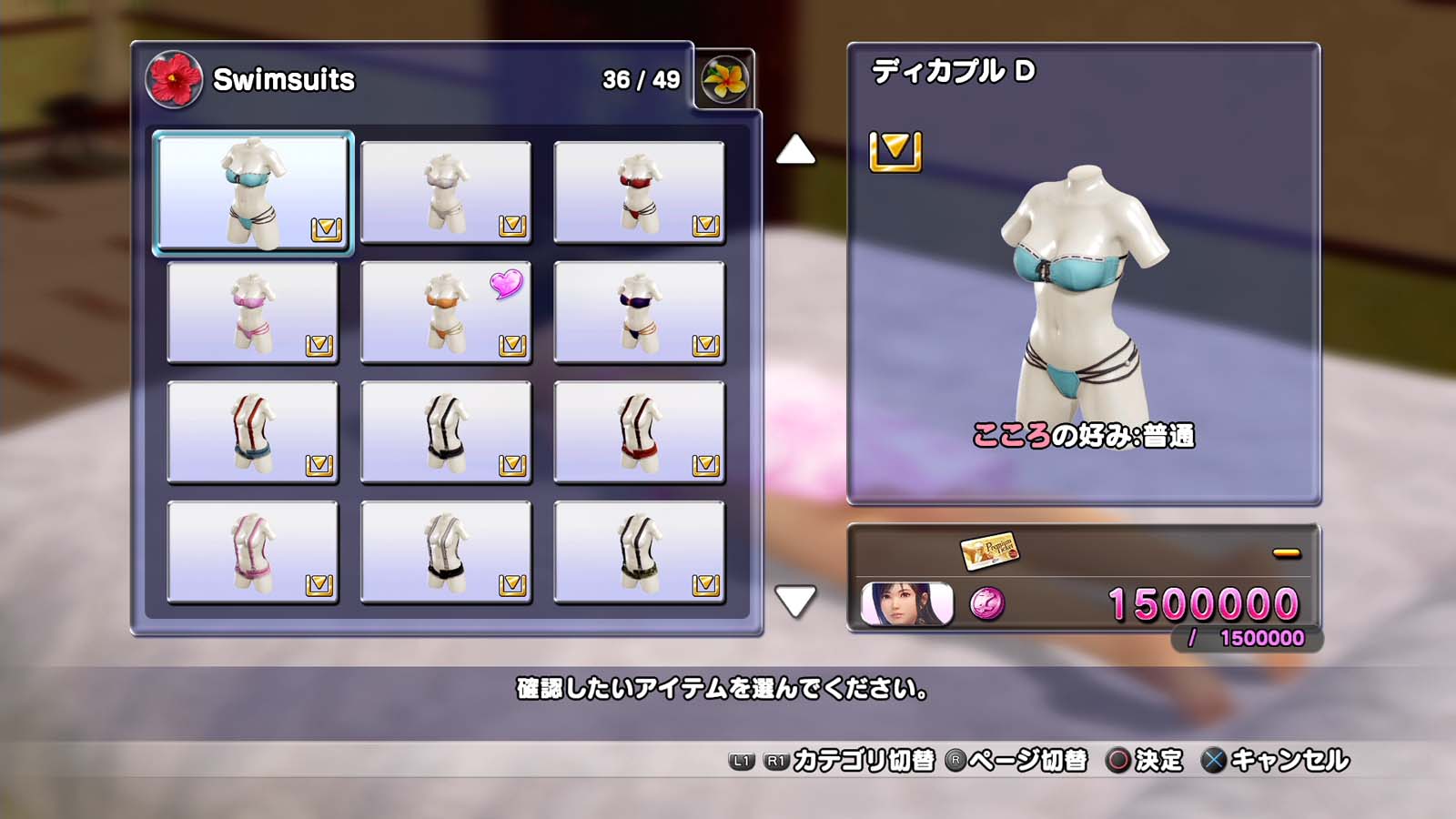Click the Premium Ticket icon
Screen dimensions: 1456x819
(x=990, y=550)
